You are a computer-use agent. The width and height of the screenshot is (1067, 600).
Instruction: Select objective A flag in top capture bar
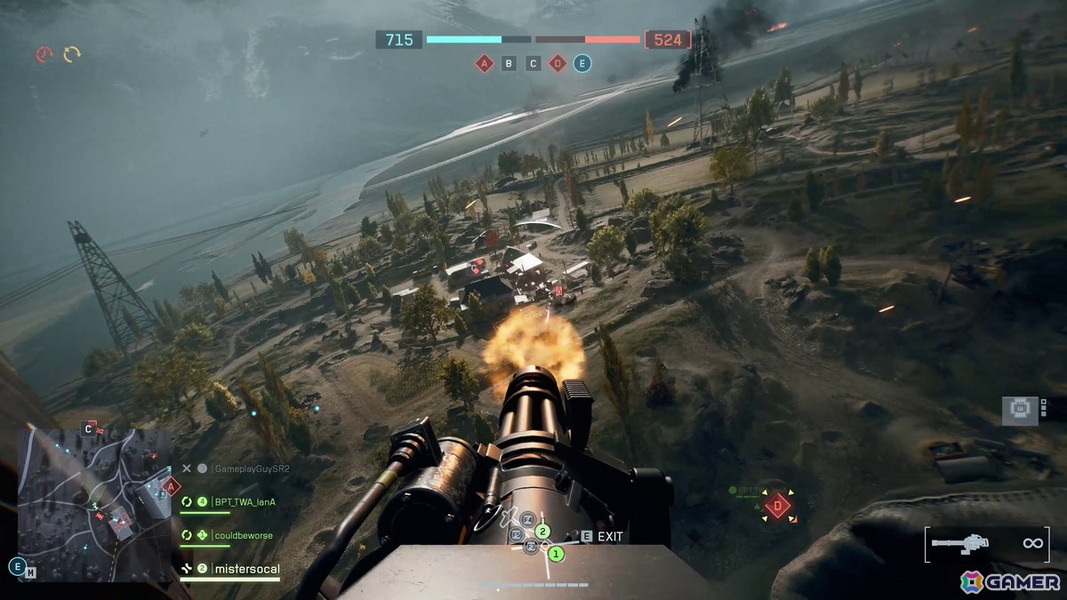point(484,64)
